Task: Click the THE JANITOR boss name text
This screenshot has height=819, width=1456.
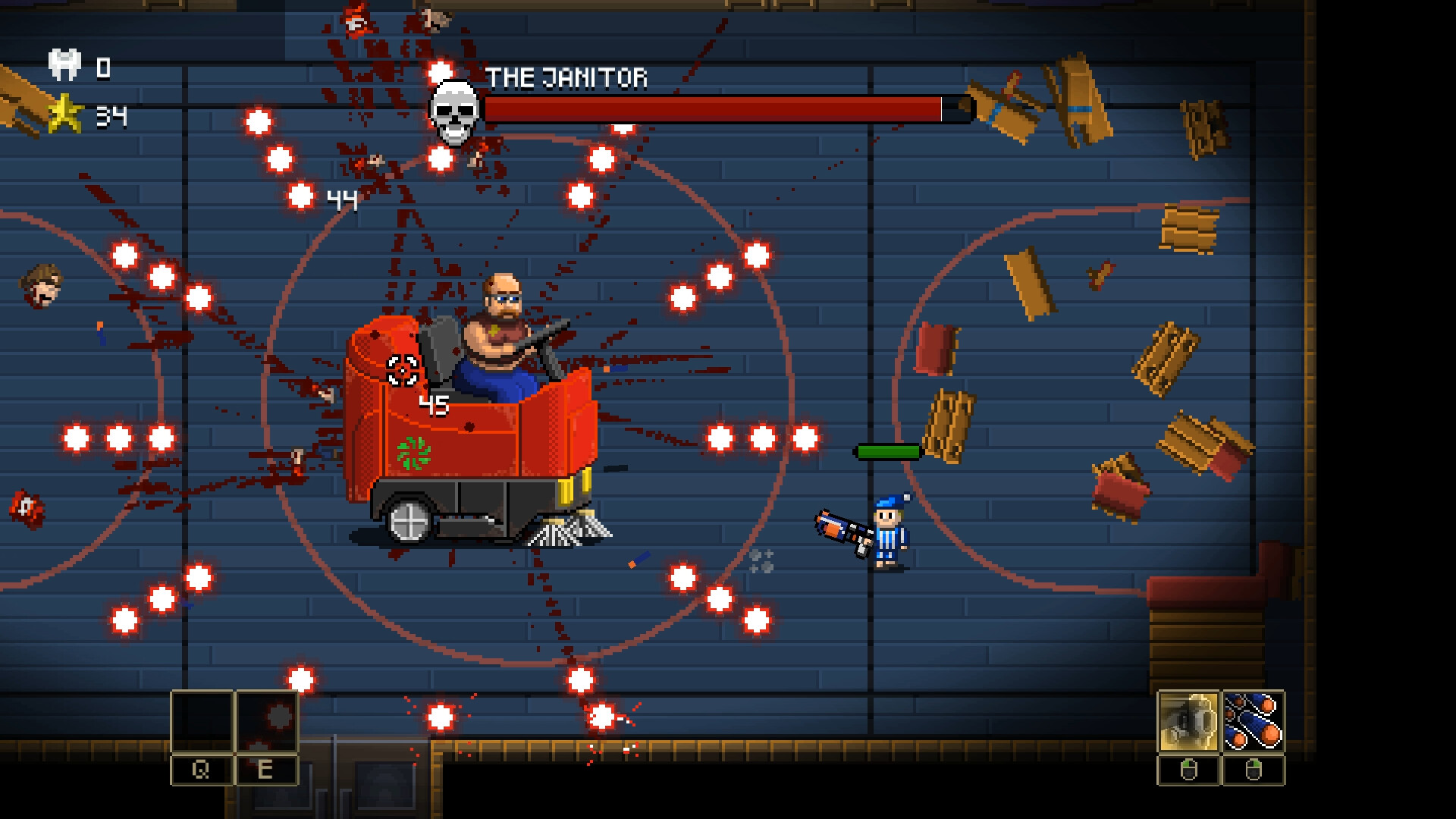Action: [x=568, y=76]
